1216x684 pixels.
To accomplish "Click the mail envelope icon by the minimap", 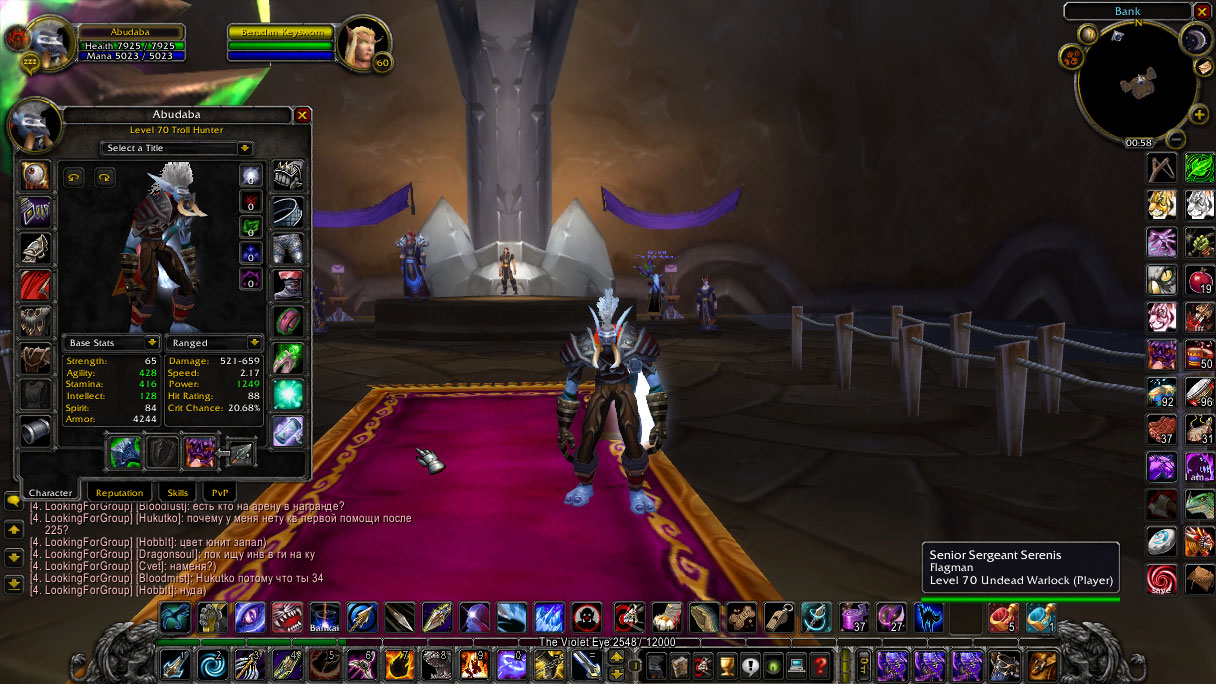I will coord(1204,67).
